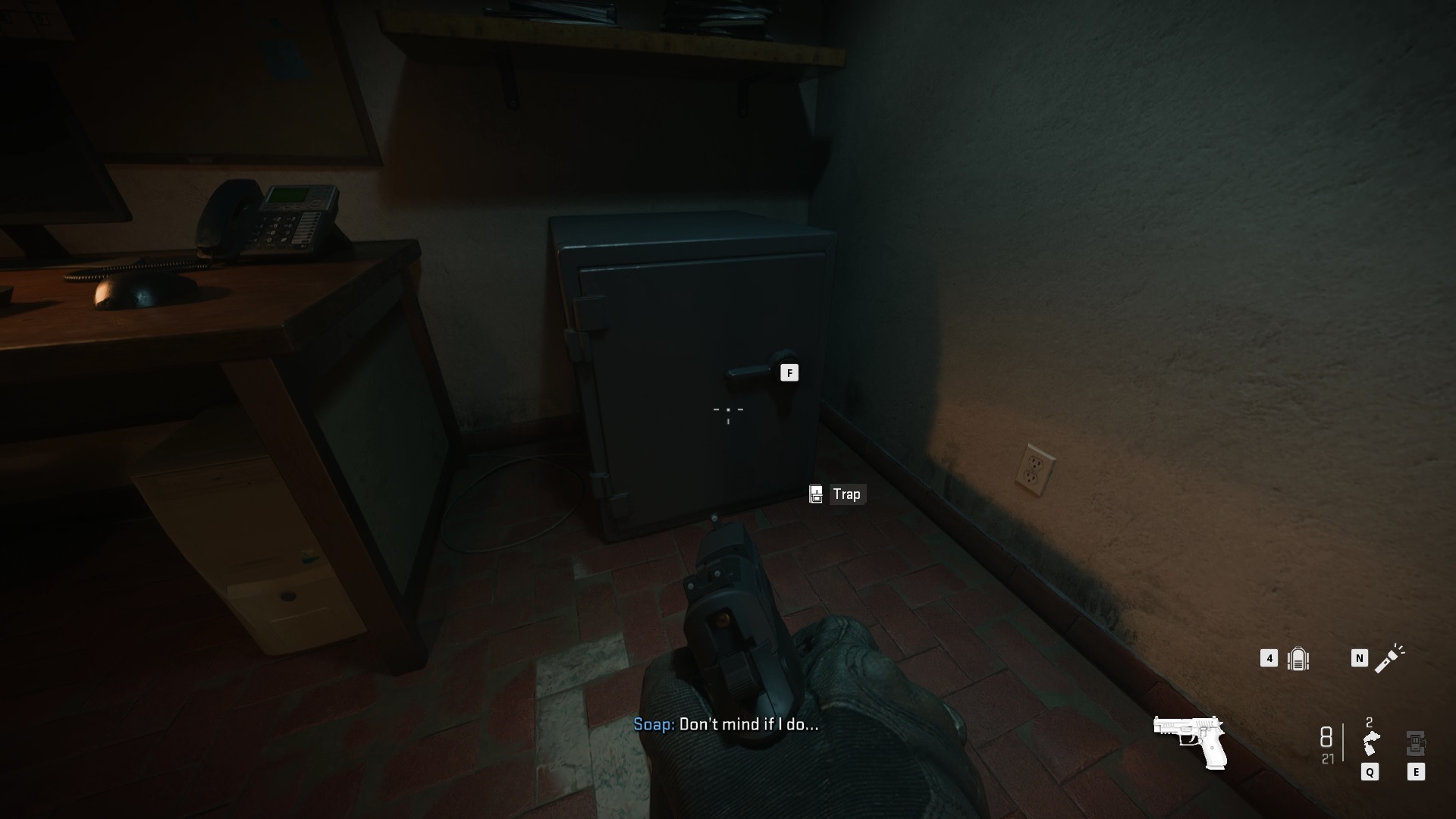Click the Trap pickup icon near the safe
Screen dimensions: 1456x819
pyautogui.click(x=816, y=494)
